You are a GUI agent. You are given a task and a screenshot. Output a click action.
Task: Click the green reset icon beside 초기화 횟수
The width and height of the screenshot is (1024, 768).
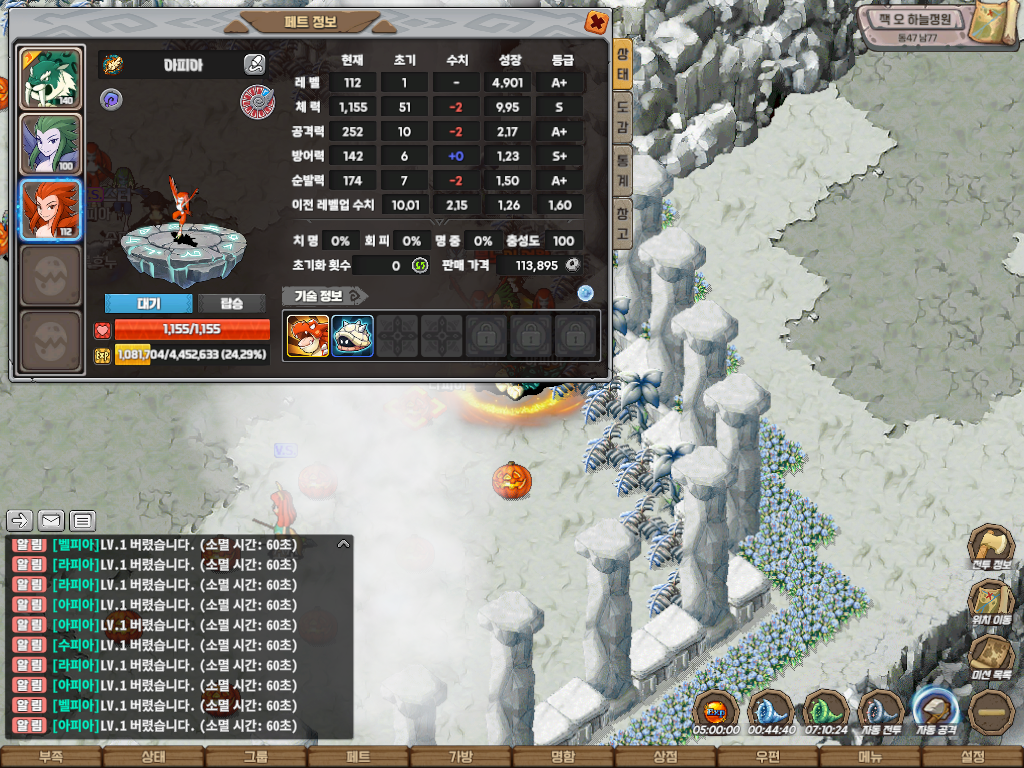(421, 265)
